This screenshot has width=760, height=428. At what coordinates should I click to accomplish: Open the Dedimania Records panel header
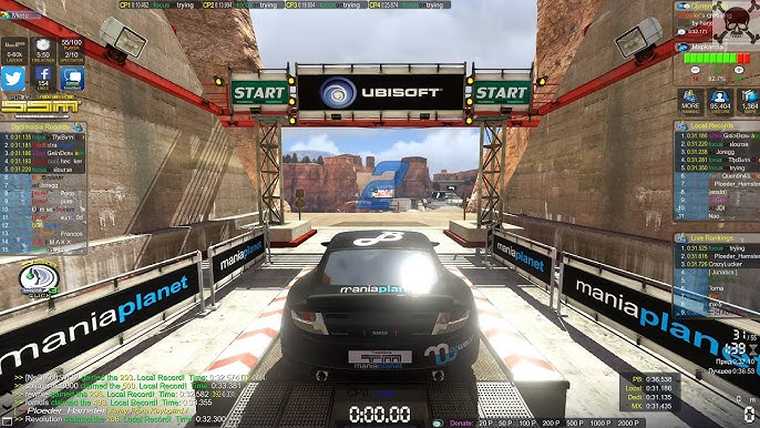coord(43,127)
